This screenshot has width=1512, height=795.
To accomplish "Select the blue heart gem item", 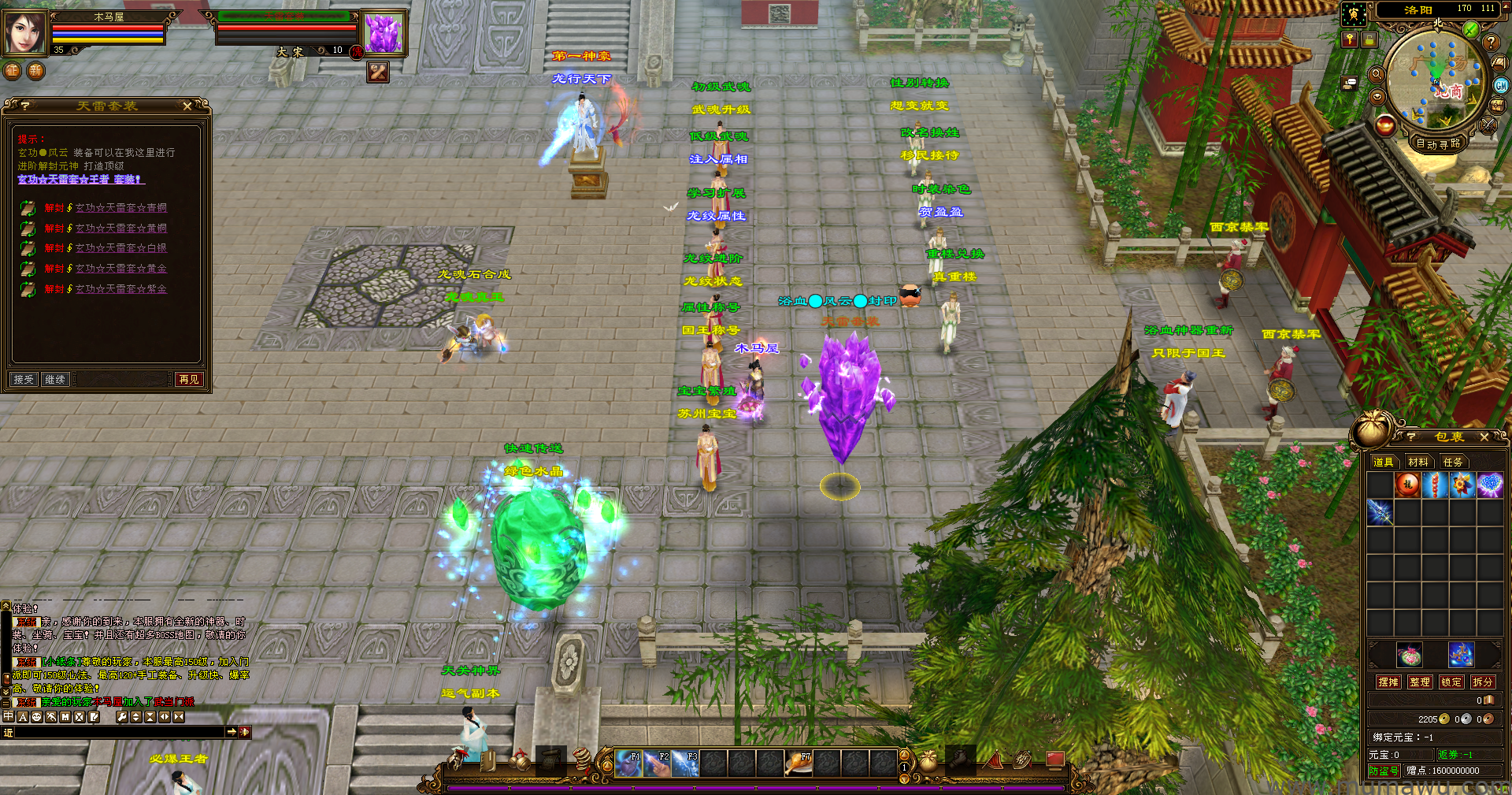I will pos(1489,485).
